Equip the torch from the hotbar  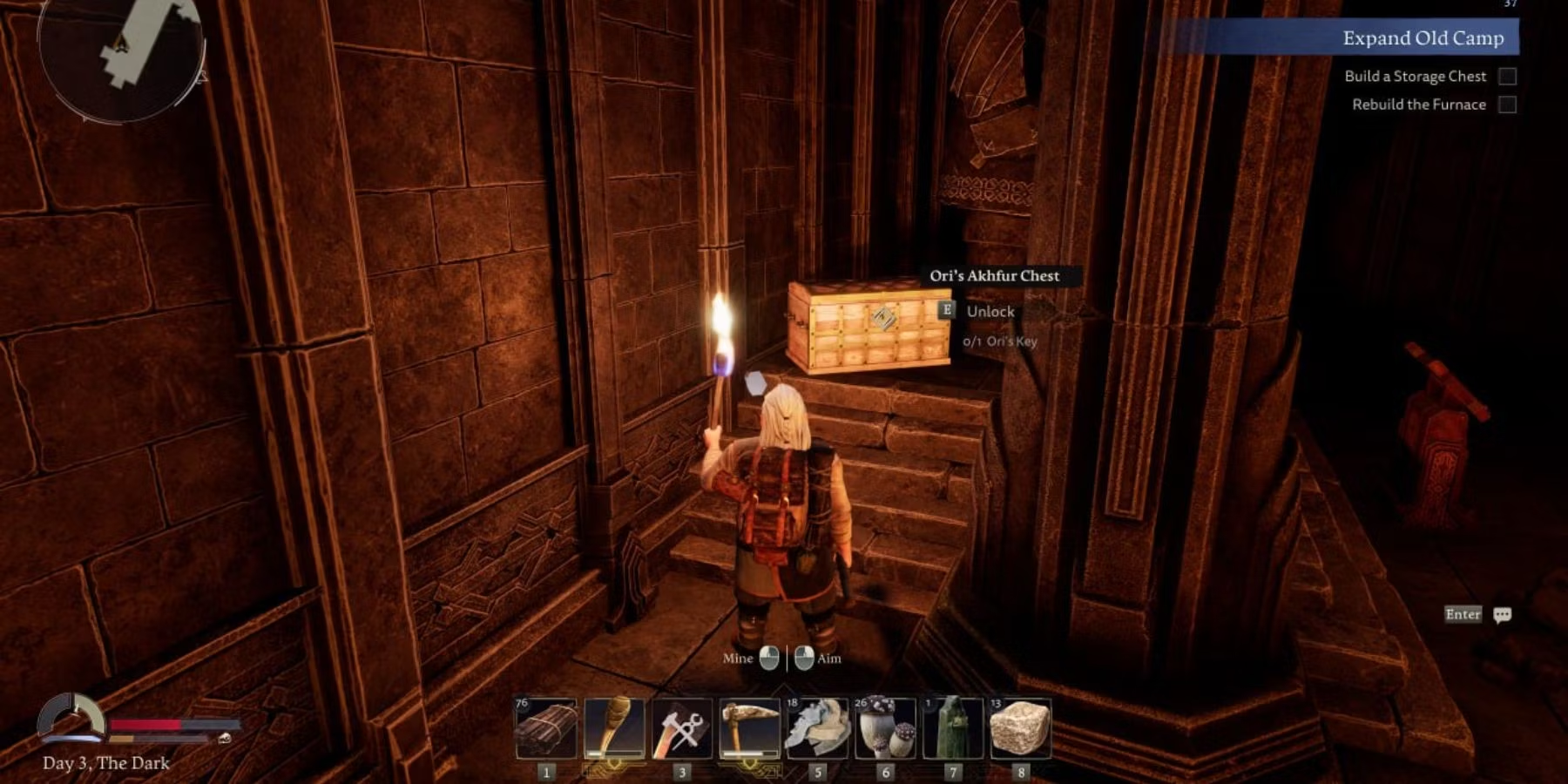click(x=614, y=728)
